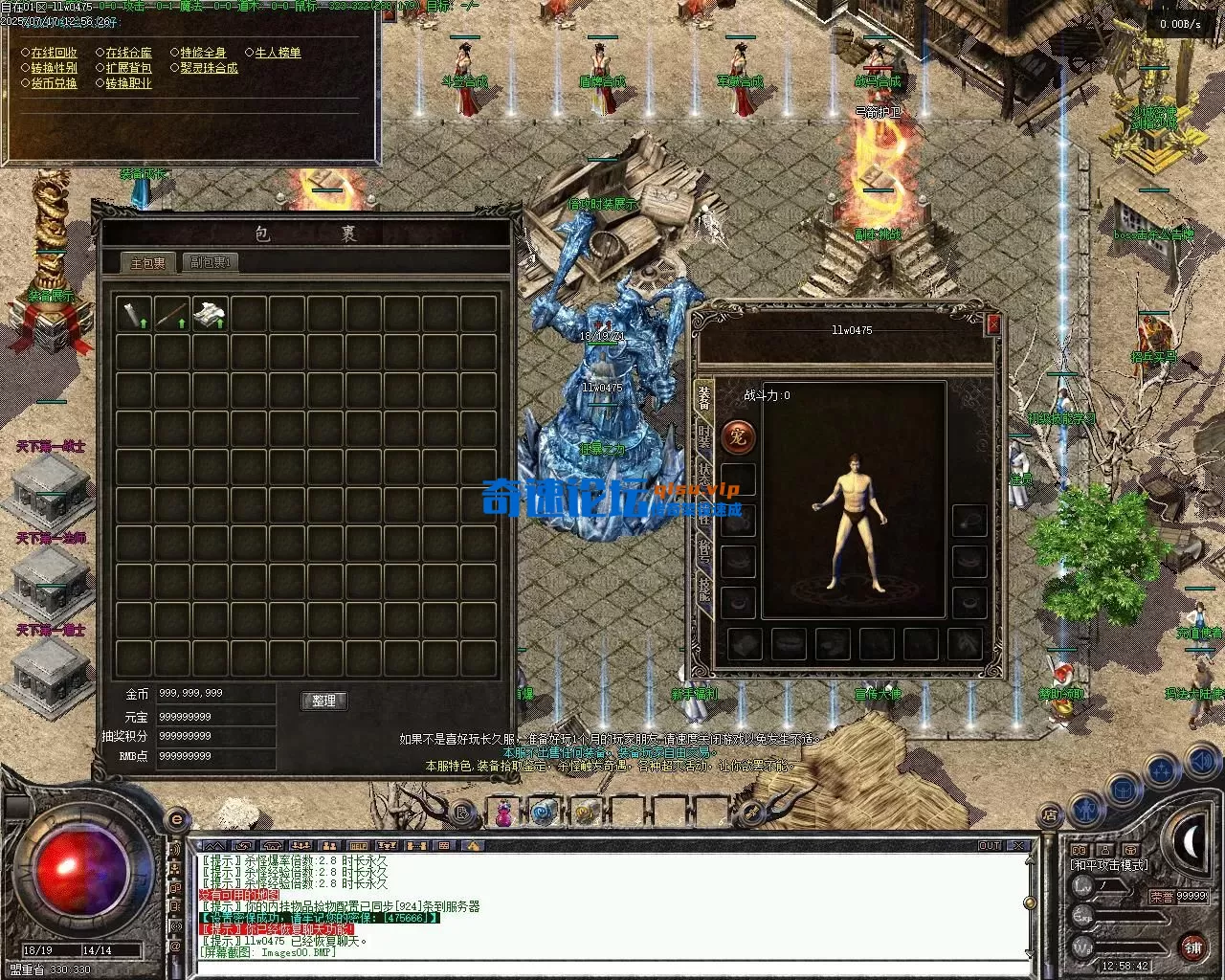This screenshot has width=1225, height=980.
Task: Click the OUT button on the chat bar
Action: click(990, 846)
